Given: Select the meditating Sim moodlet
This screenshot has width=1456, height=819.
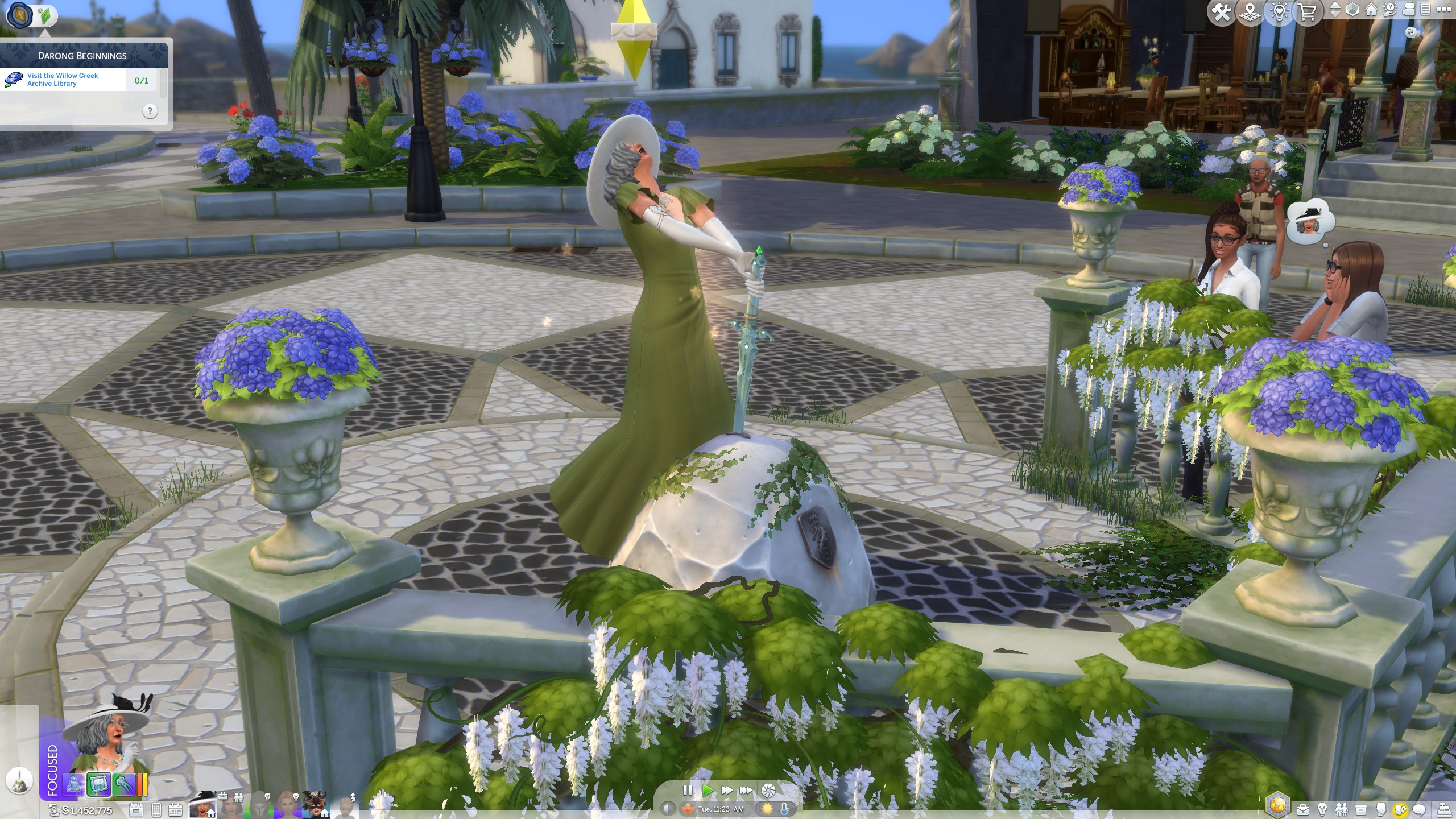Looking at the screenshot, I should (x=75, y=785).
